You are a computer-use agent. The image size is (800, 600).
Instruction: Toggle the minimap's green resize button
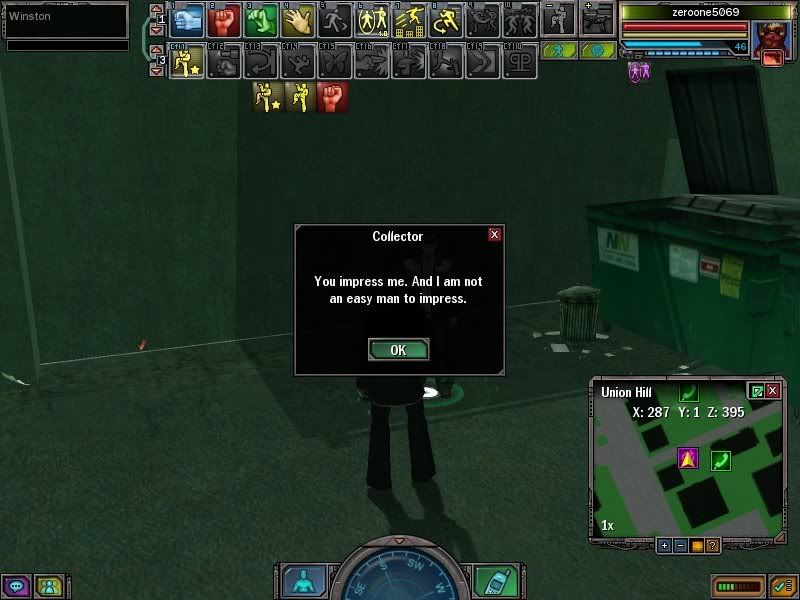(757, 391)
